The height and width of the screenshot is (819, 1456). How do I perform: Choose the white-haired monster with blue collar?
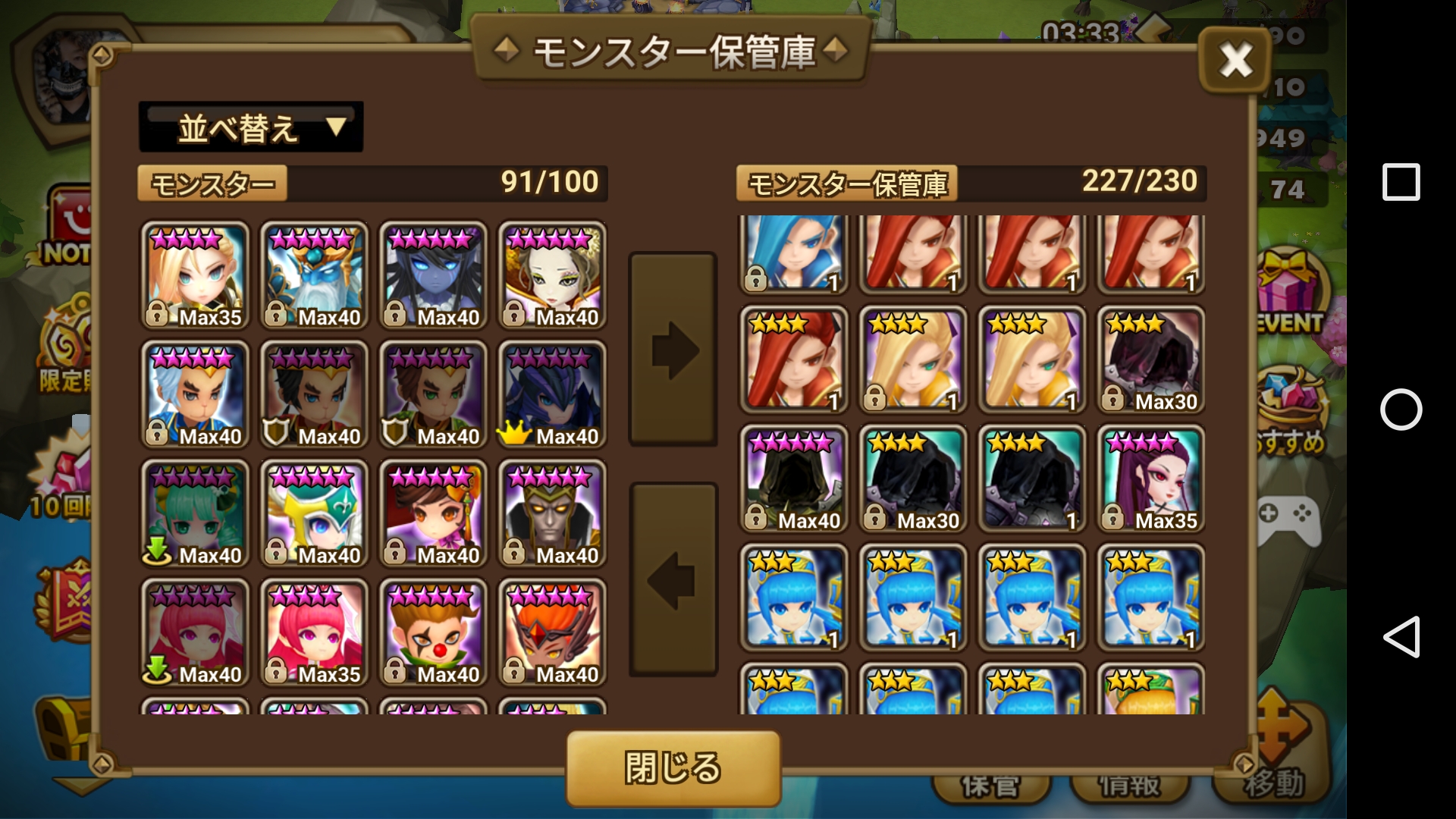tap(195, 394)
